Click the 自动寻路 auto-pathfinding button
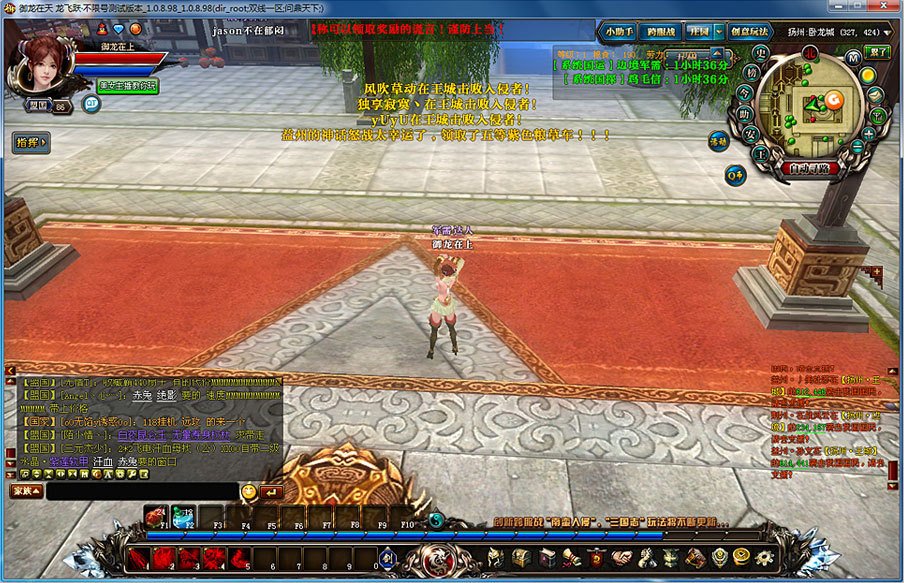Viewport: 904px width, 583px height. point(811,169)
